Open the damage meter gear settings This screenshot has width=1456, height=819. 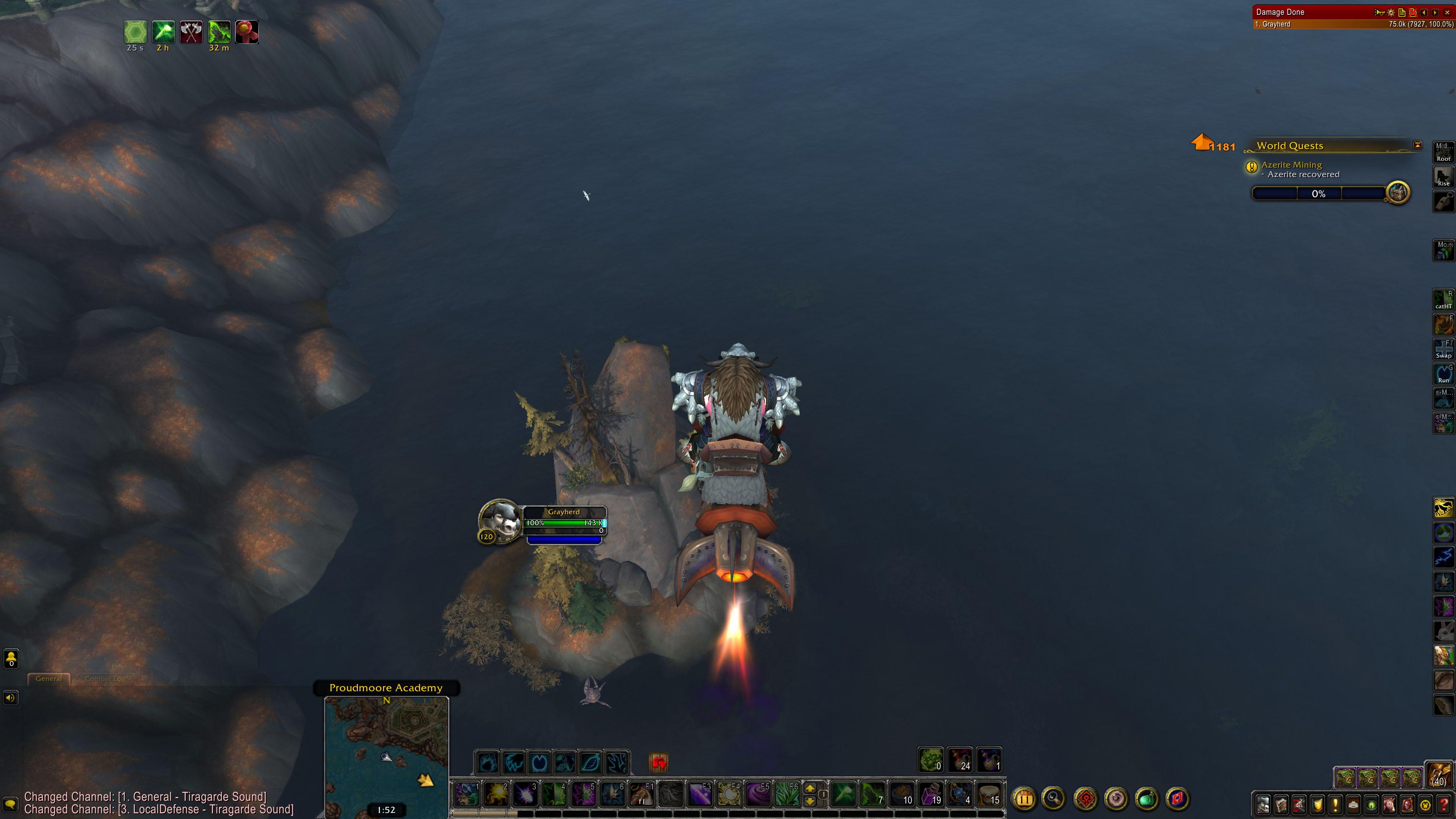coord(1391,13)
